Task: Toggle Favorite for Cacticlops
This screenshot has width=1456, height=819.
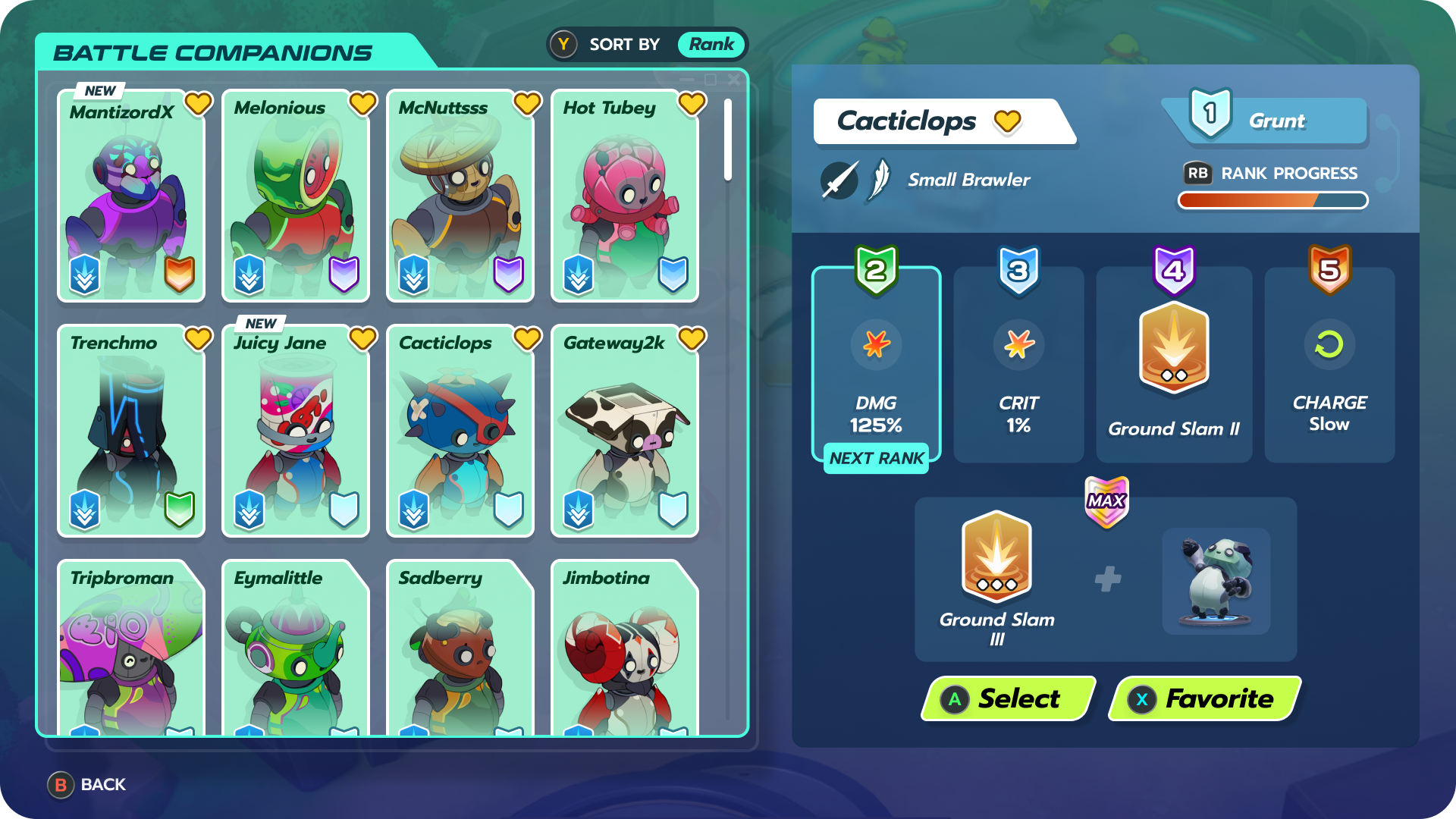Action: pyautogui.click(x=1204, y=698)
